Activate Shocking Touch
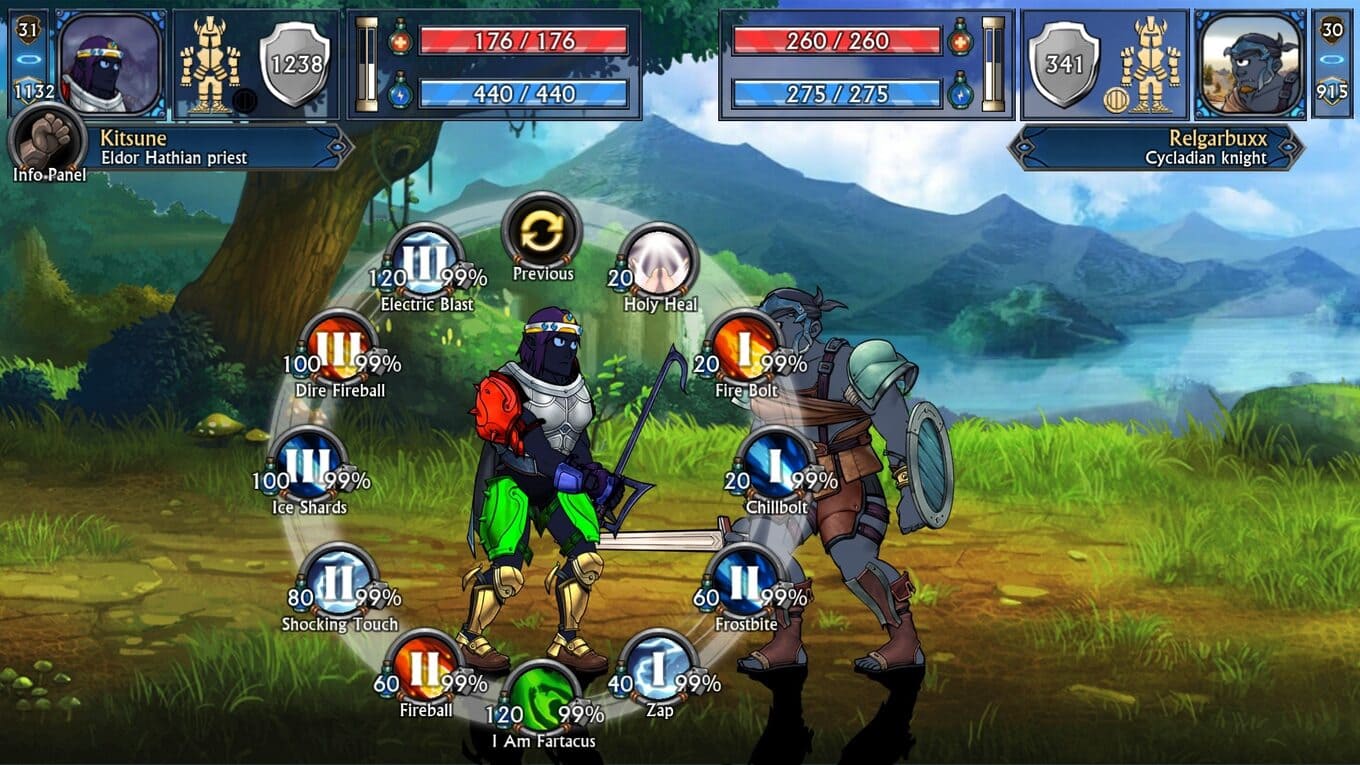Viewport: 1360px width, 765px height. click(x=339, y=581)
